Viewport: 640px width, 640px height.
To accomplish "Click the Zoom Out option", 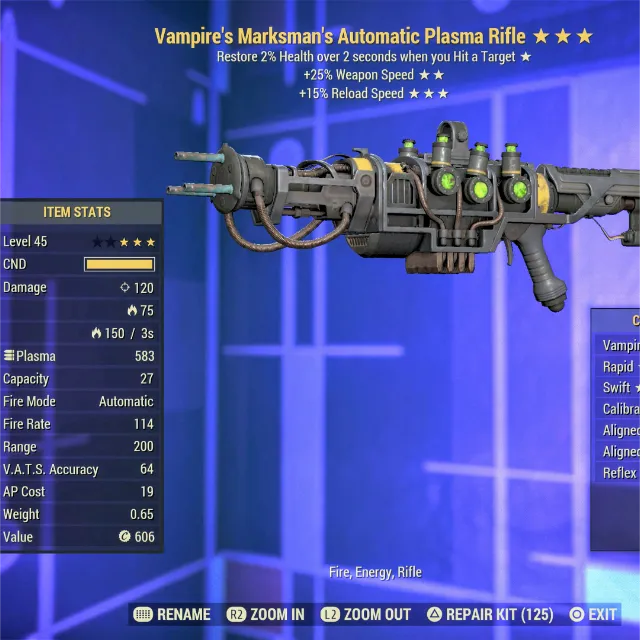I will (x=366, y=614).
